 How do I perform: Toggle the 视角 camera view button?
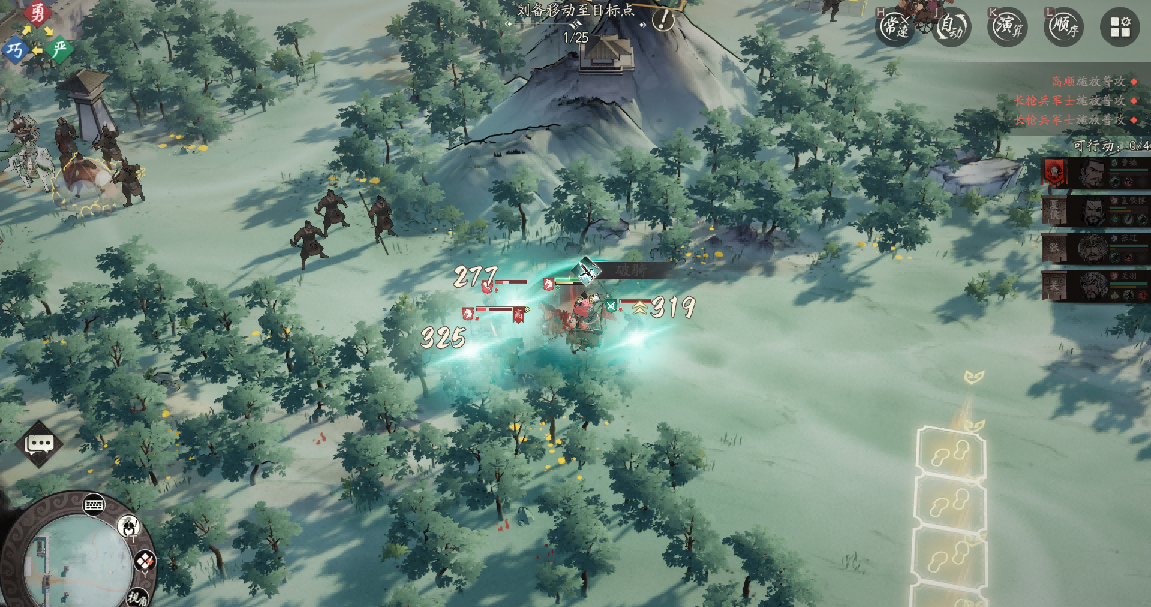[138, 597]
